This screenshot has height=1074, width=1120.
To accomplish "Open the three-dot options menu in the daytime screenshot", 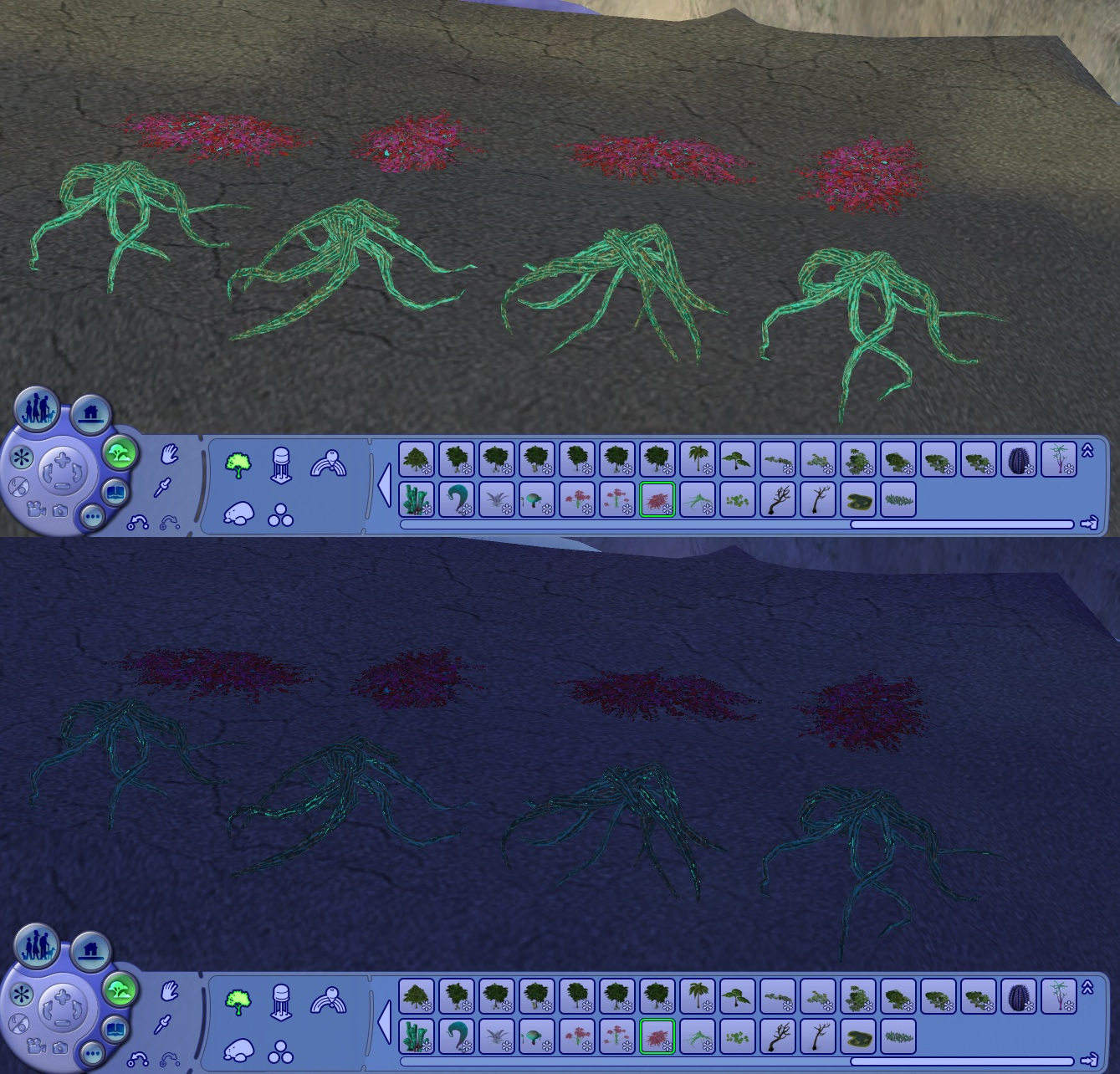I will coord(92,518).
